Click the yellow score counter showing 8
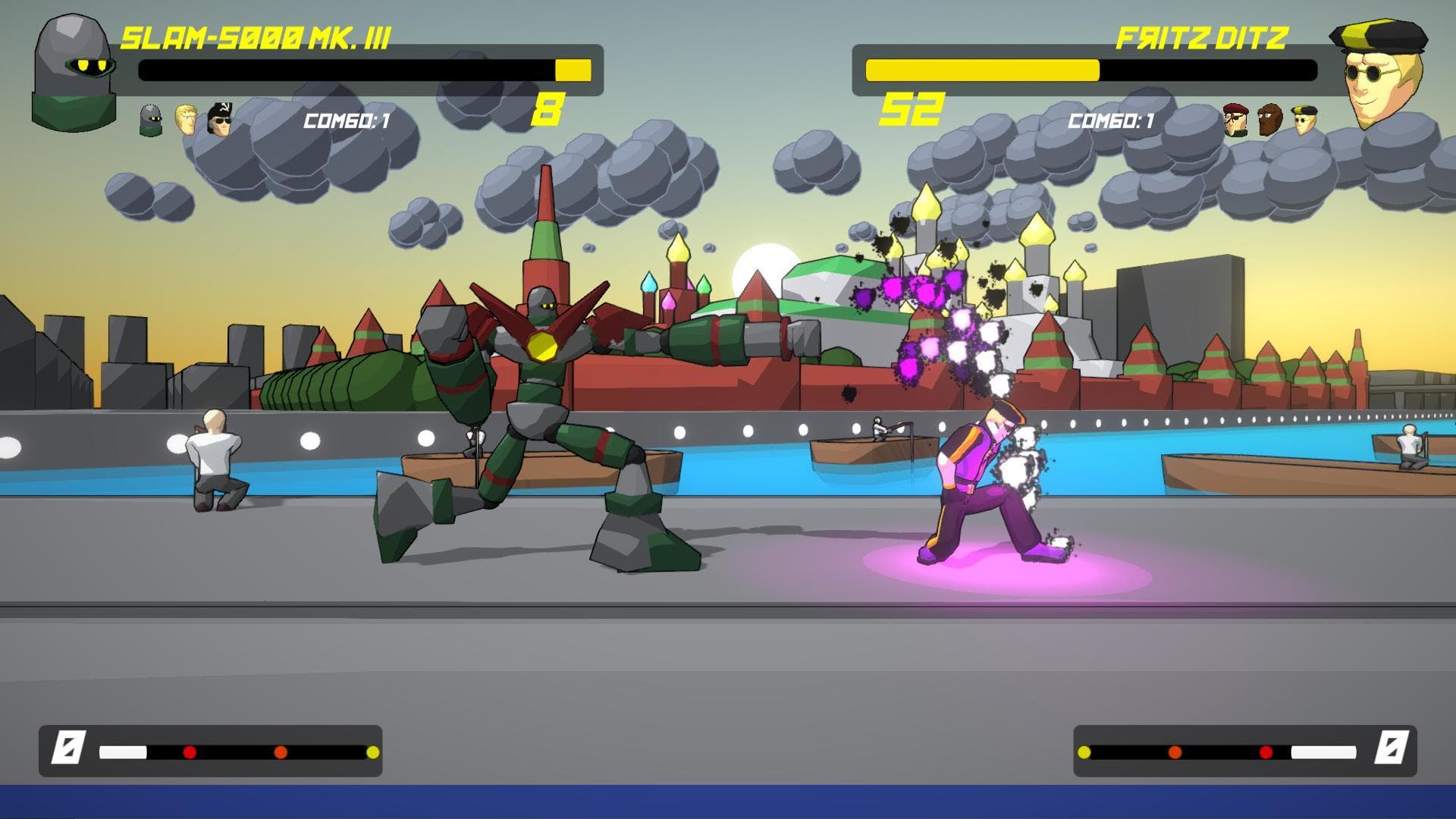 click(548, 111)
